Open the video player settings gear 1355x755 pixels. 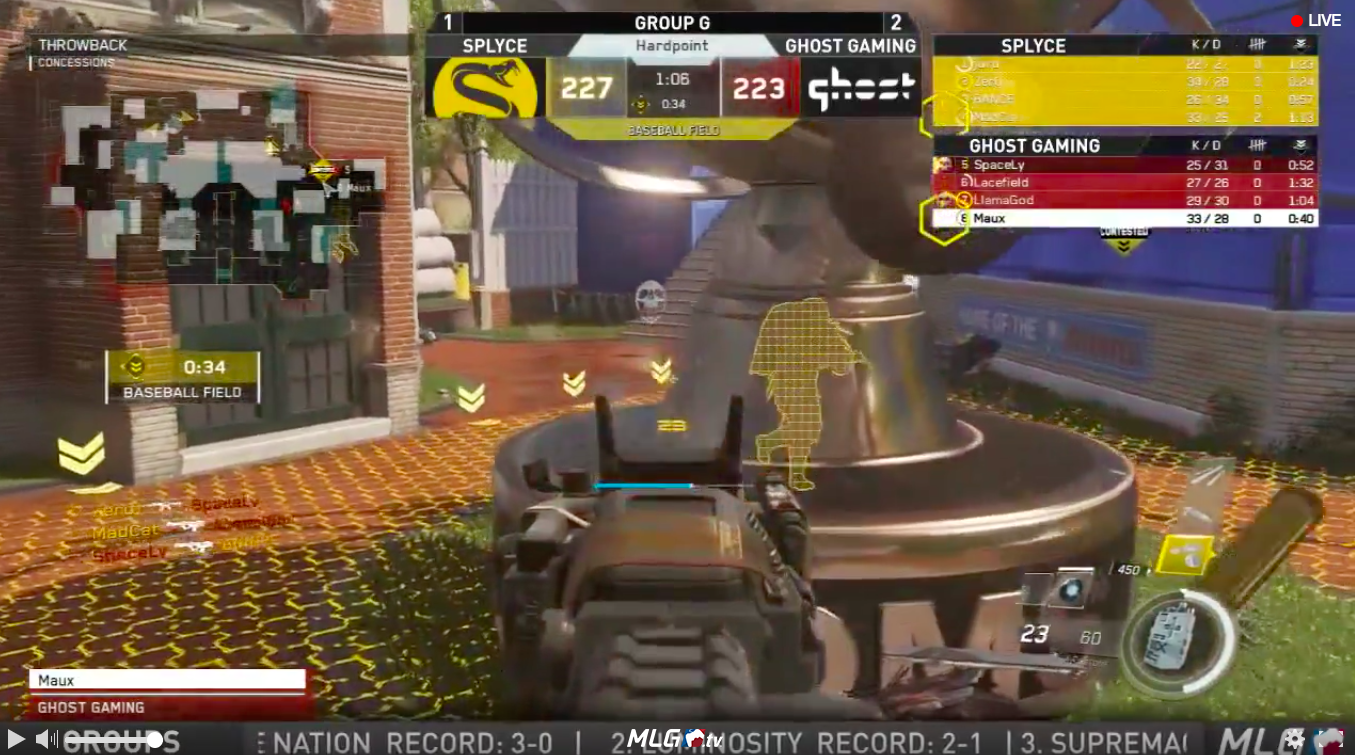click(x=1295, y=740)
